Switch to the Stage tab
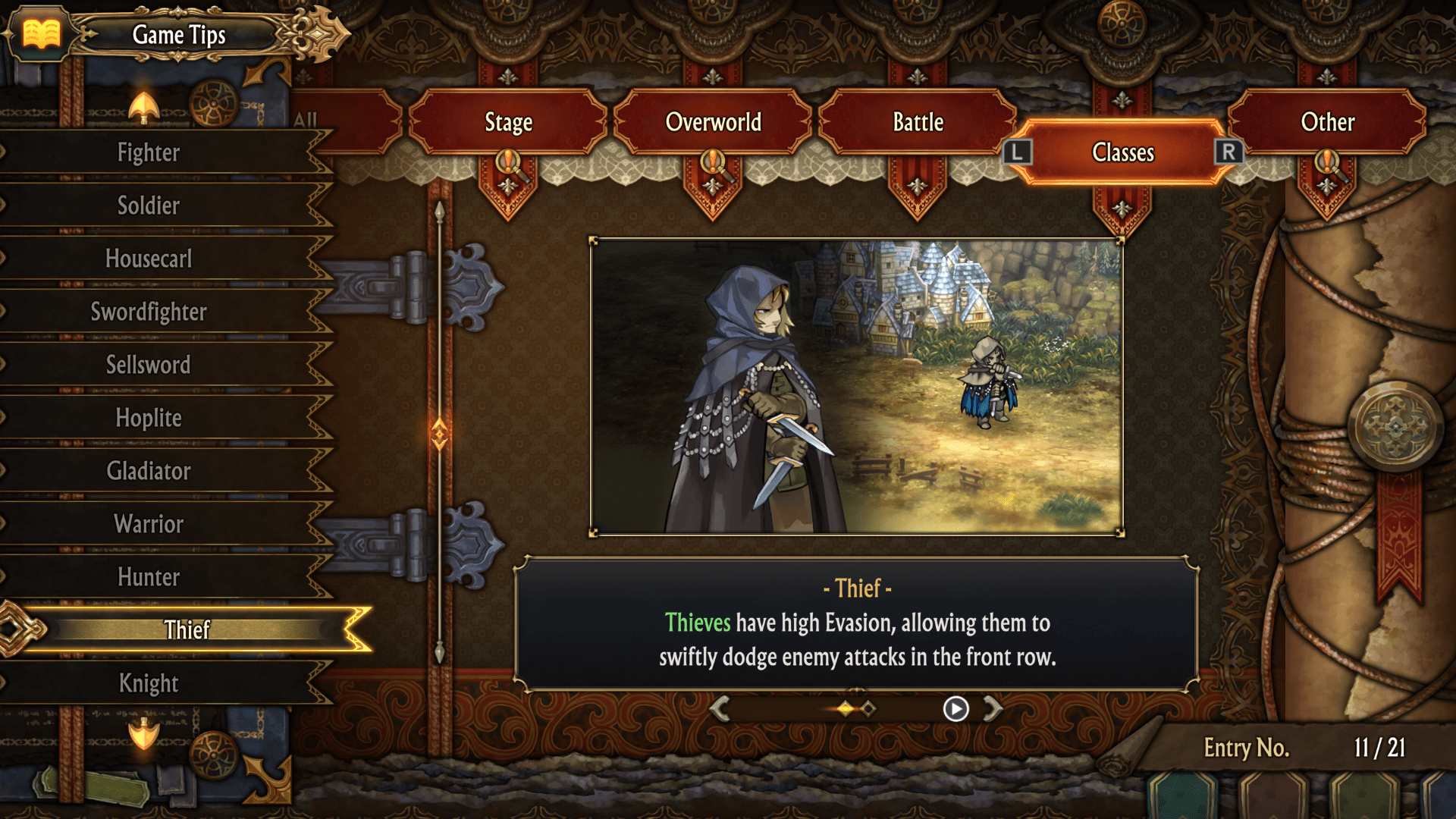 point(508,122)
